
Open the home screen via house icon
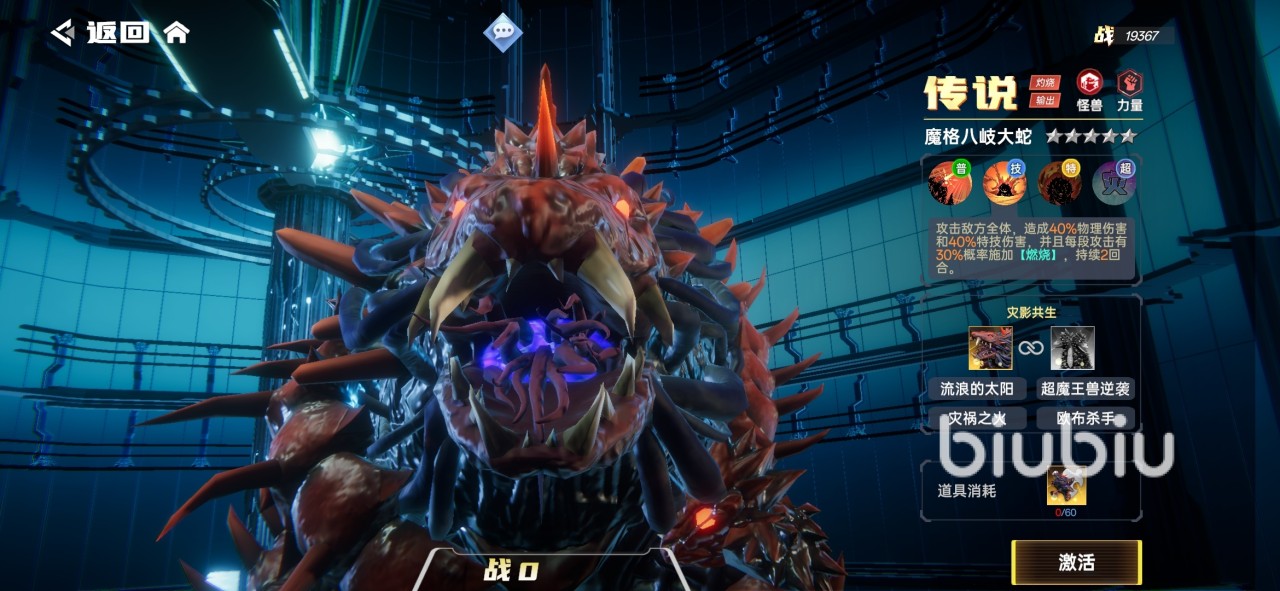[x=176, y=32]
